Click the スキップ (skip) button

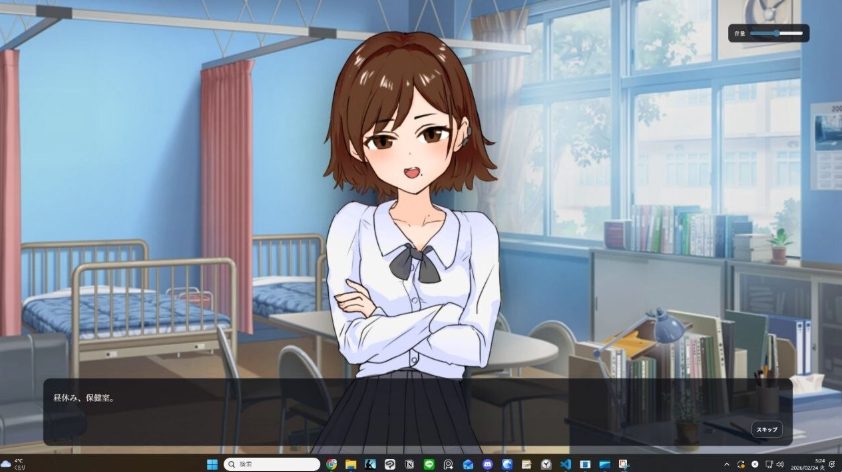point(767,429)
